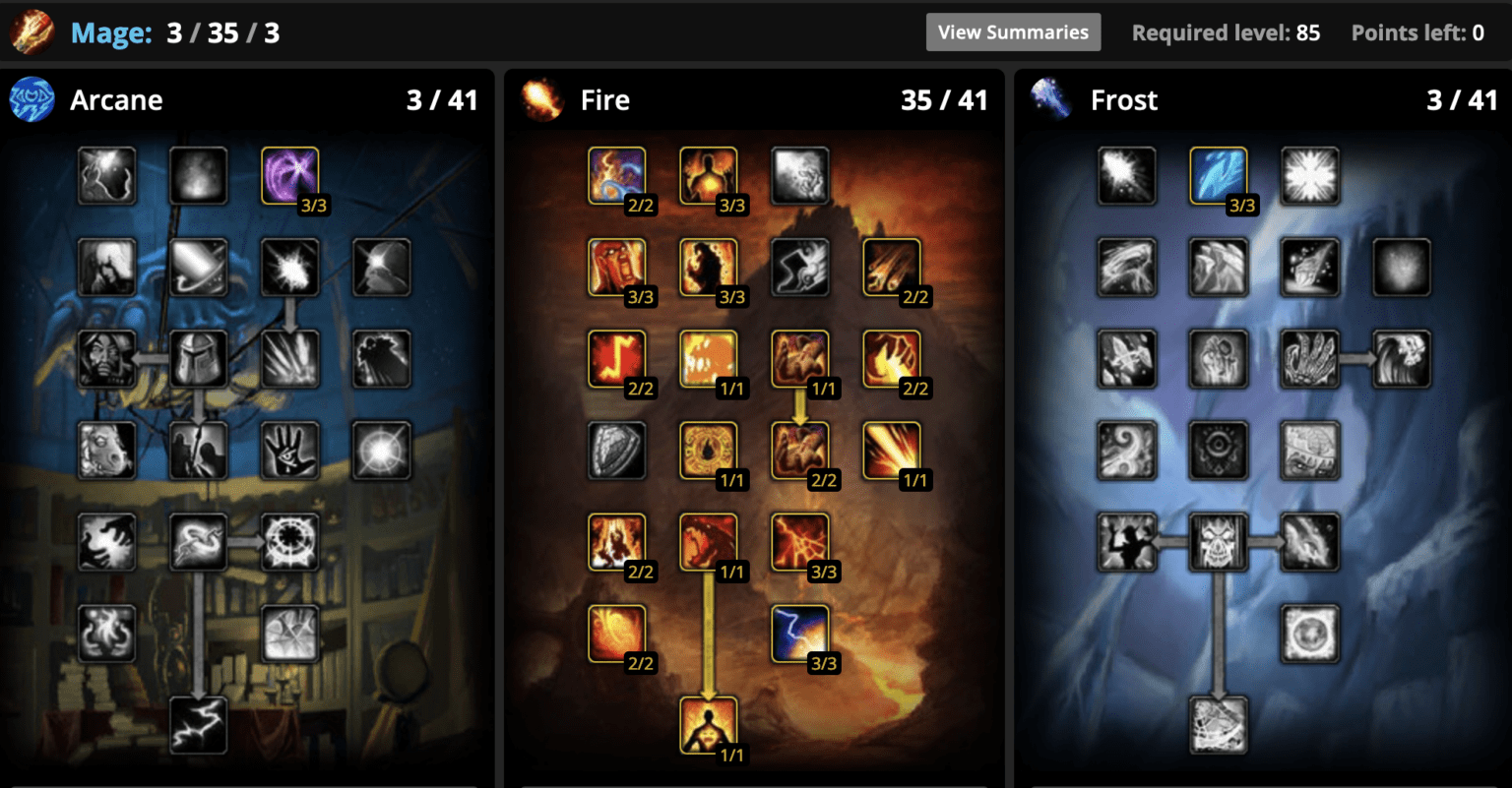Select the greyed frozen-orb talent in Frost tree
The width and height of the screenshot is (1512, 788).
point(1310,634)
